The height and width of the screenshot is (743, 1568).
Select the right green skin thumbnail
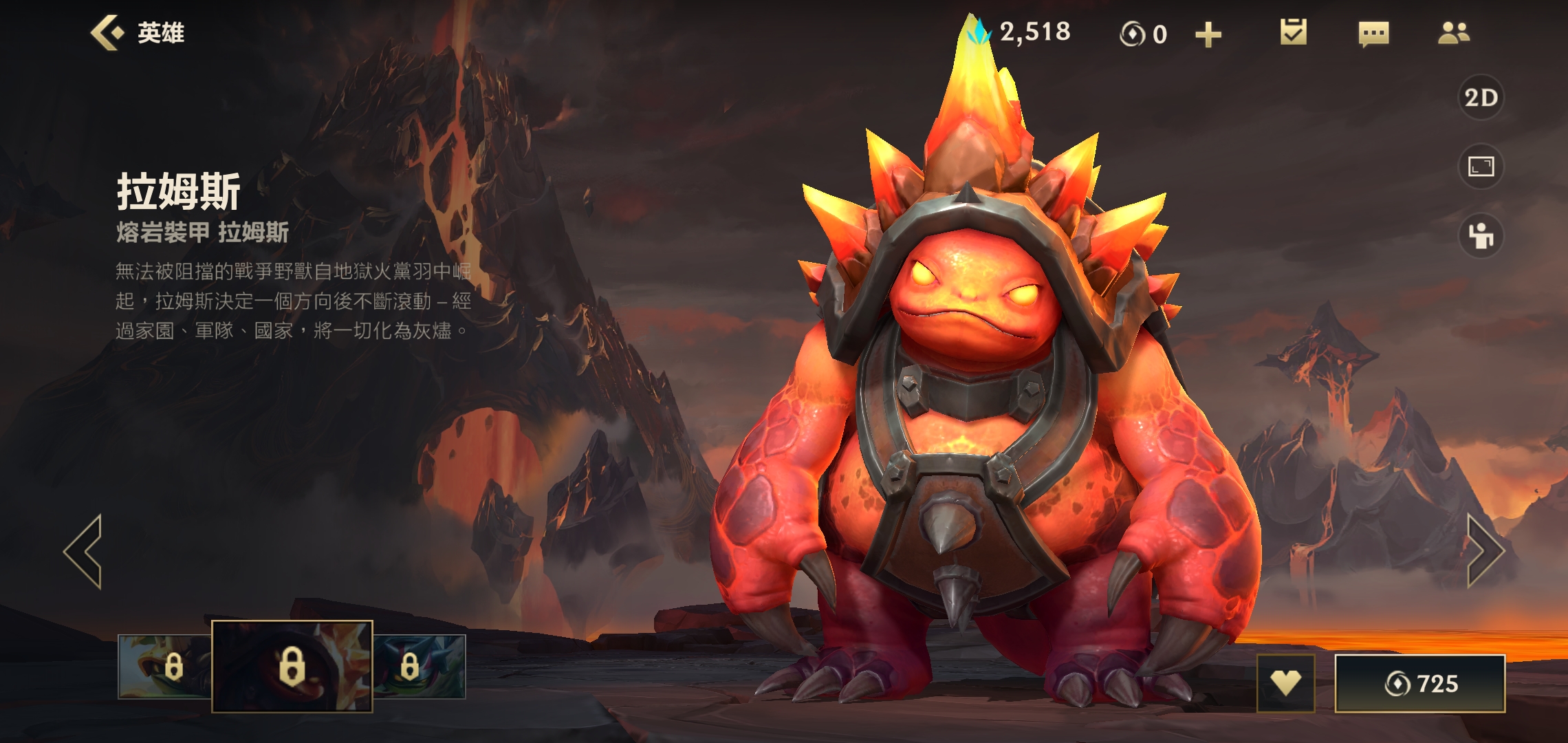420,666
